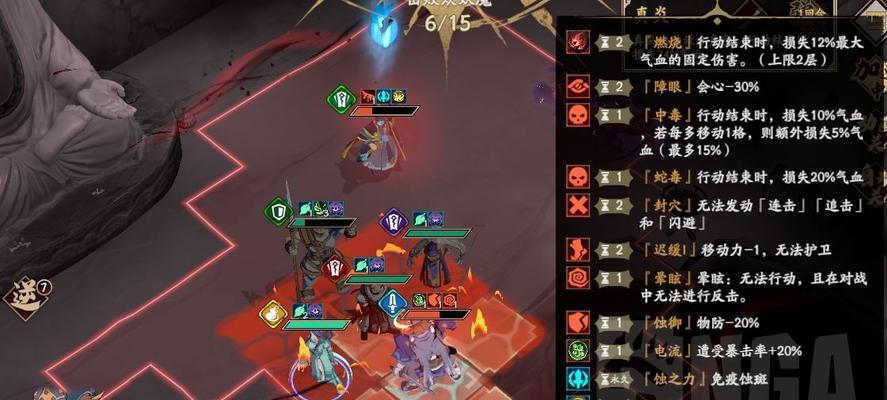The height and width of the screenshot is (400, 887).
Task: Select the top unit with green diamond marker
Action: tap(376, 140)
